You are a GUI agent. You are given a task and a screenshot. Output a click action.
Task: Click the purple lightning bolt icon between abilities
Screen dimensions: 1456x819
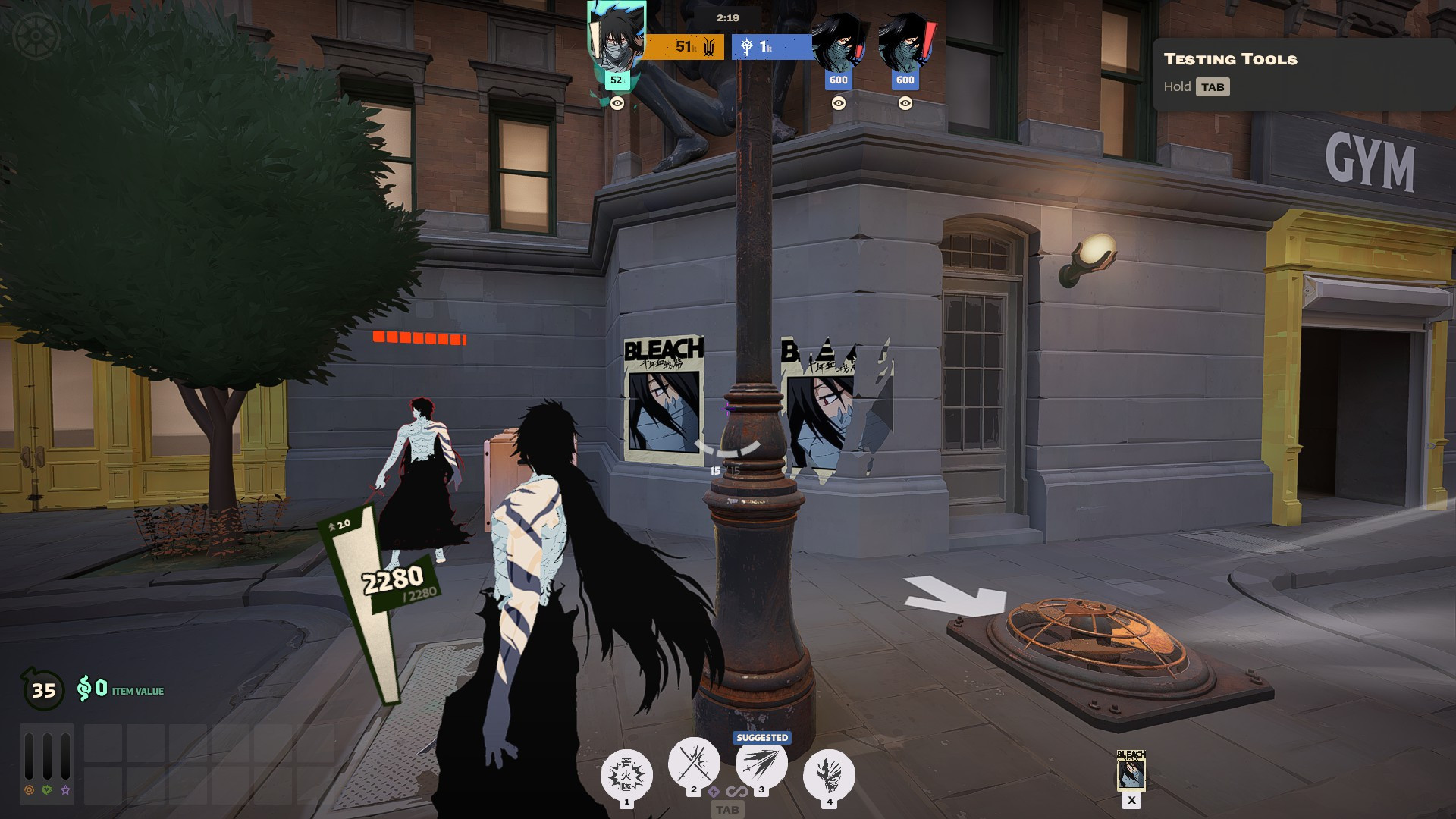(714, 792)
